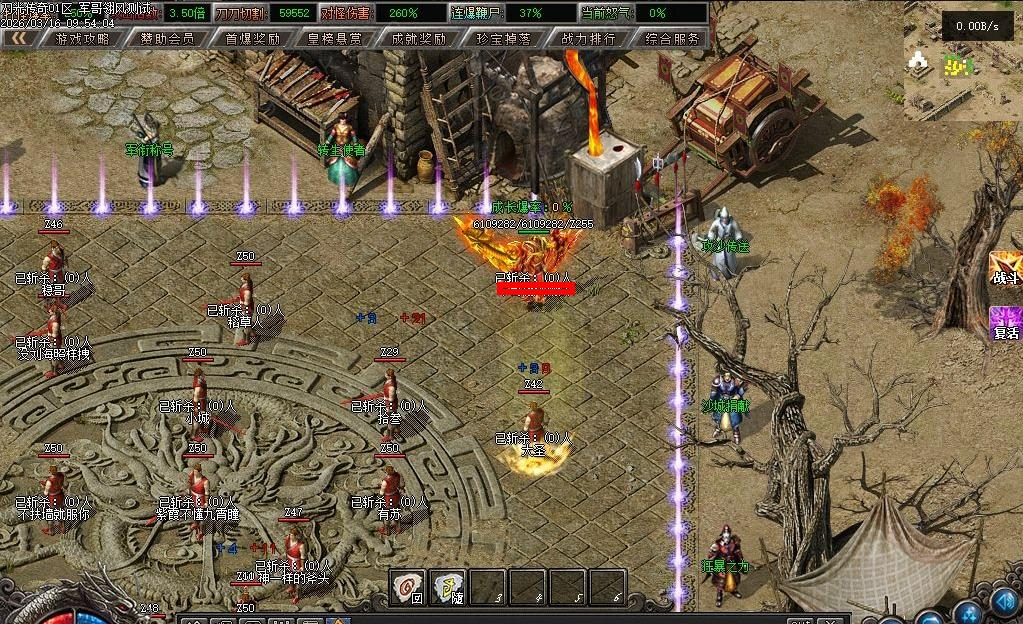Screen dimensions: 1023x624
Task: Use the 随 random teleport scroll slot
Action: point(448,586)
